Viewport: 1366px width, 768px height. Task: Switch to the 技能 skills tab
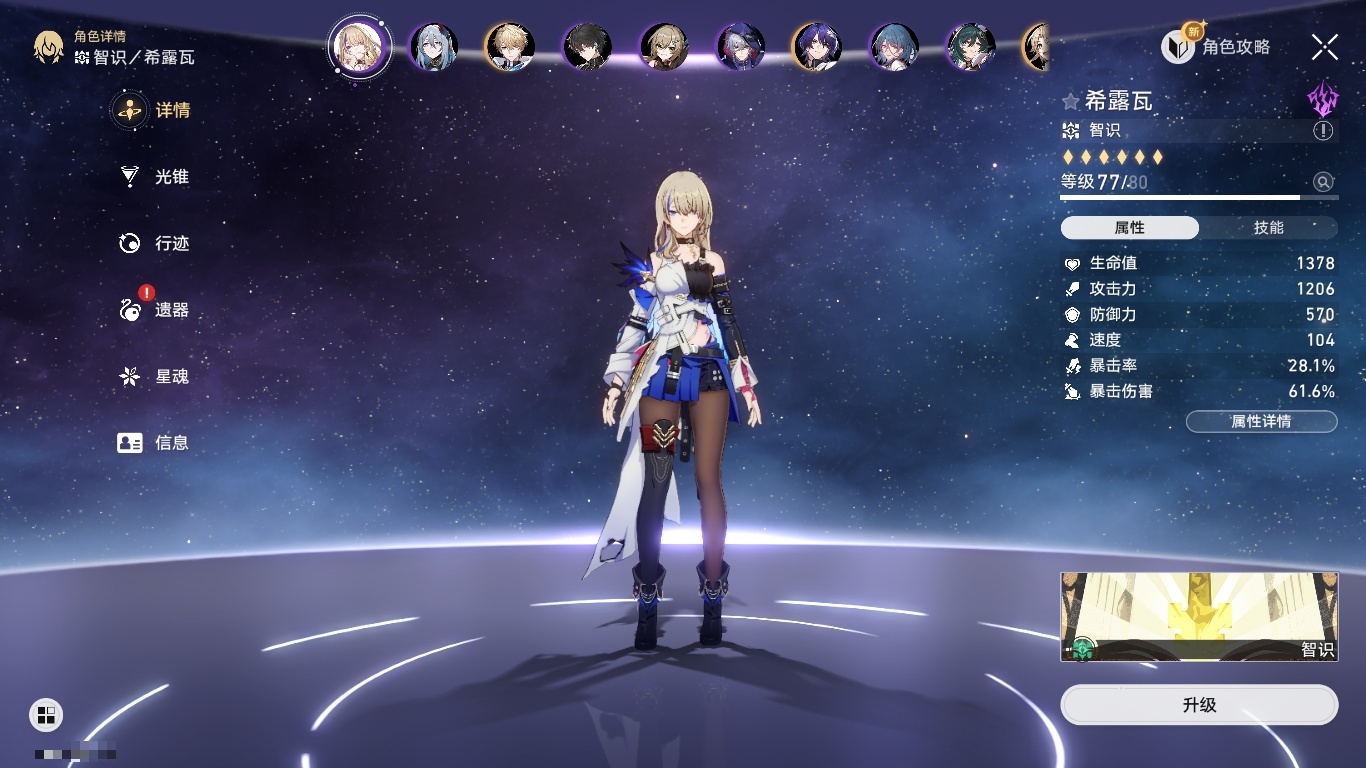click(1268, 228)
